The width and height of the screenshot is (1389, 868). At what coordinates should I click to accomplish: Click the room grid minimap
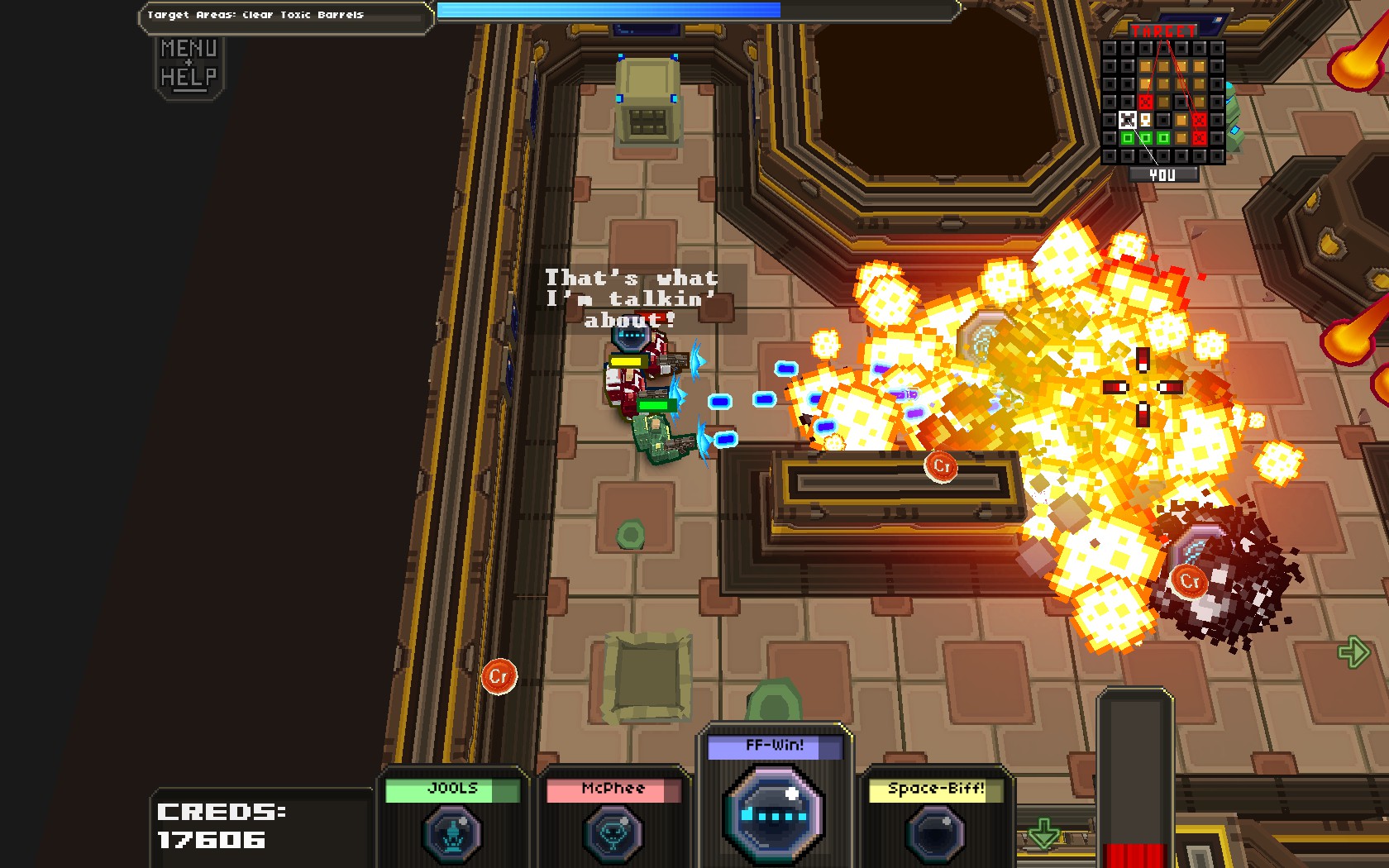[x=1162, y=102]
